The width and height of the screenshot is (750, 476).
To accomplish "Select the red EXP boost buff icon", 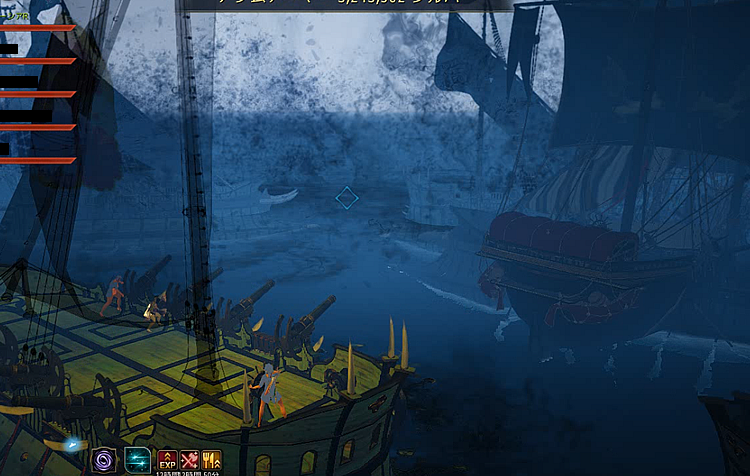I will (x=167, y=460).
